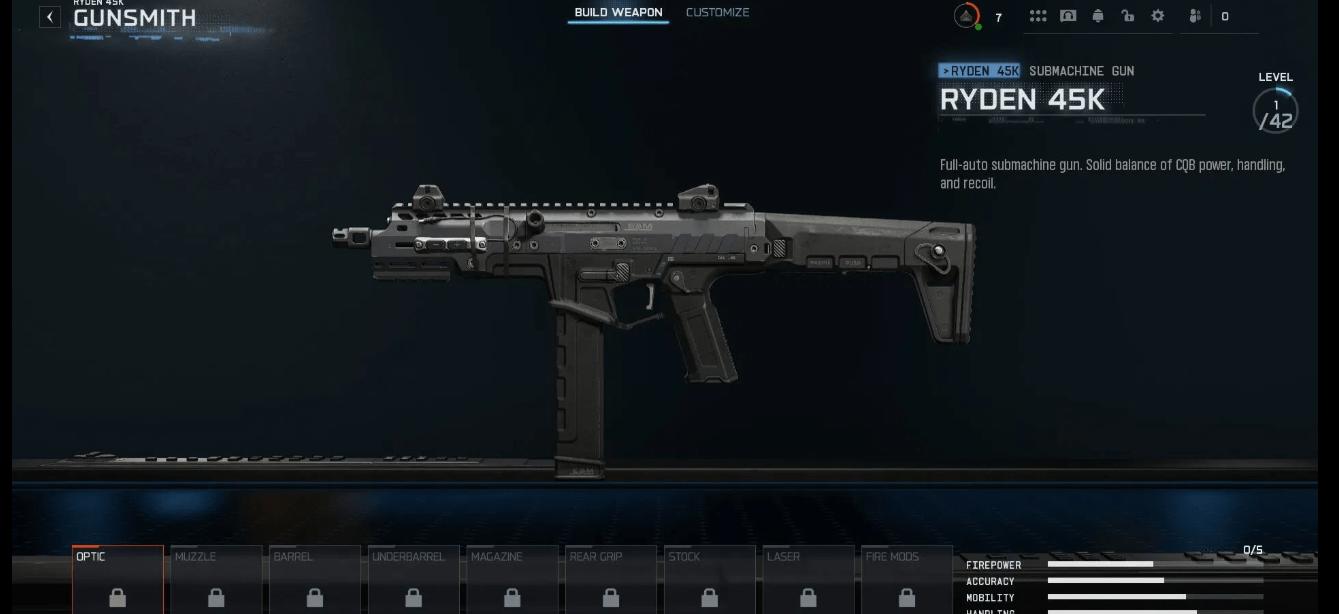Pick the Magazine attachment slot
The width and height of the screenshot is (1339, 614).
click(x=512, y=580)
